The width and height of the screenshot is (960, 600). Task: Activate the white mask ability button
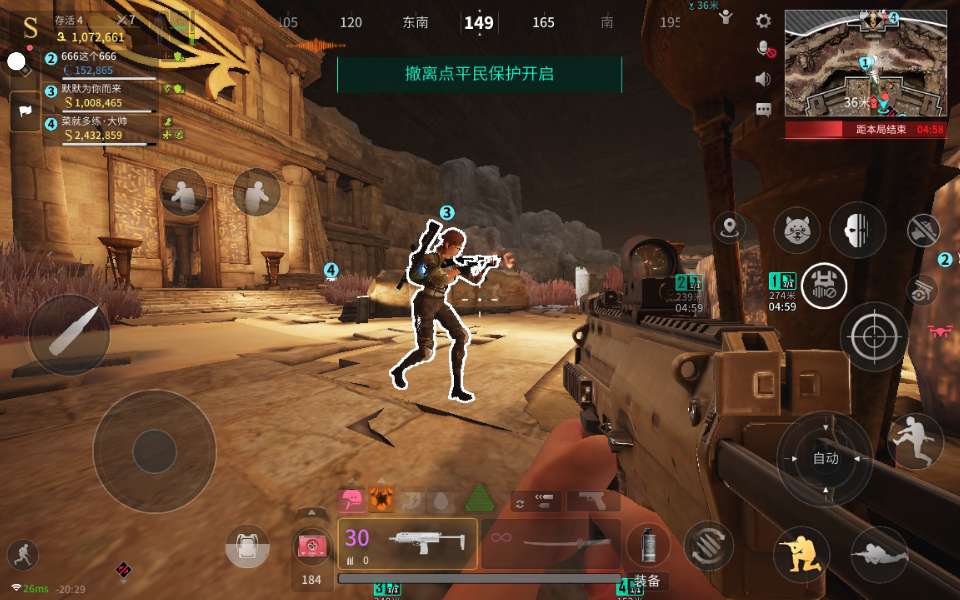[x=857, y=229]
